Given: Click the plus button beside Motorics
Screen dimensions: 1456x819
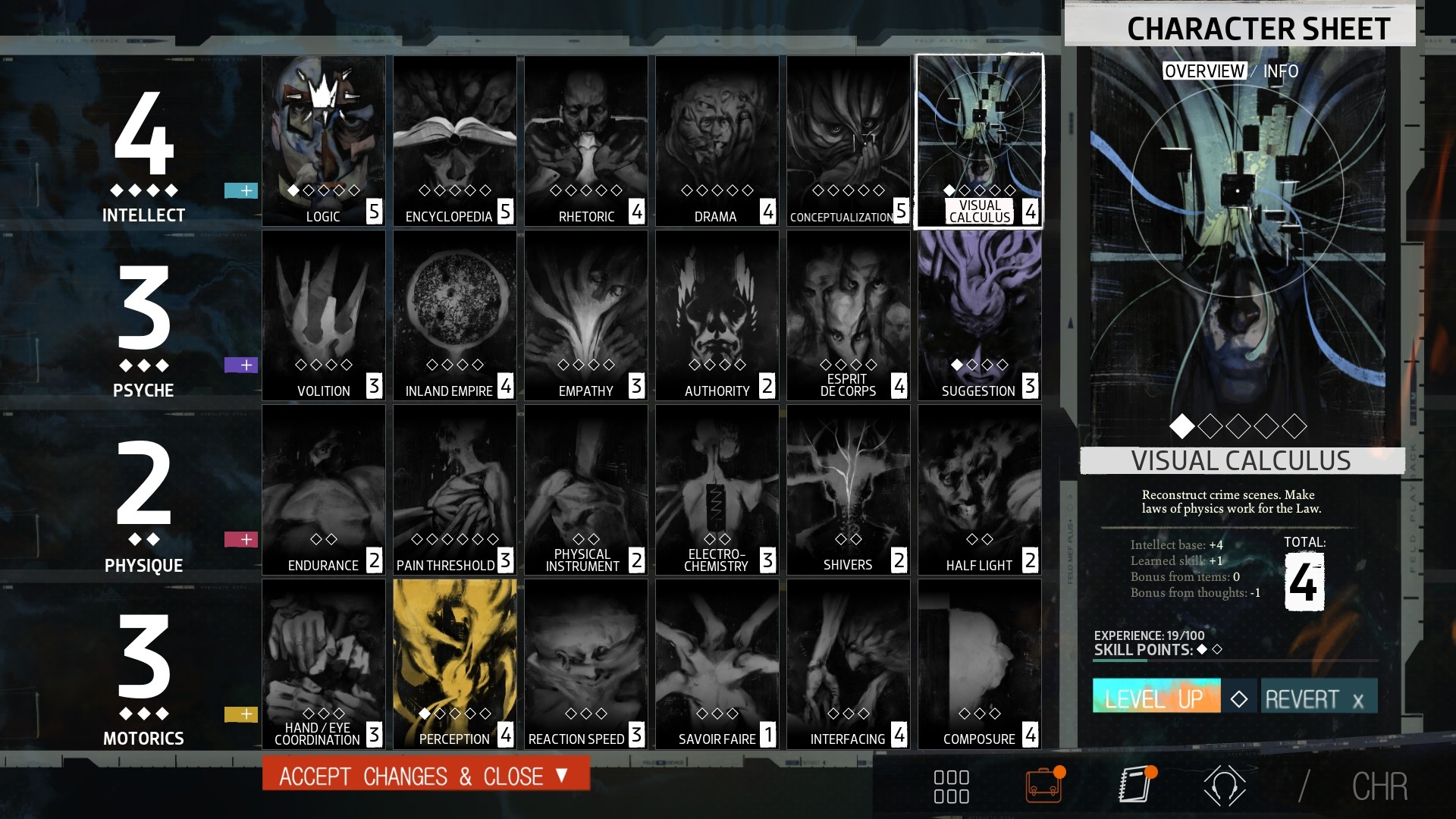Looking at the screenshot, I should 241,714.
